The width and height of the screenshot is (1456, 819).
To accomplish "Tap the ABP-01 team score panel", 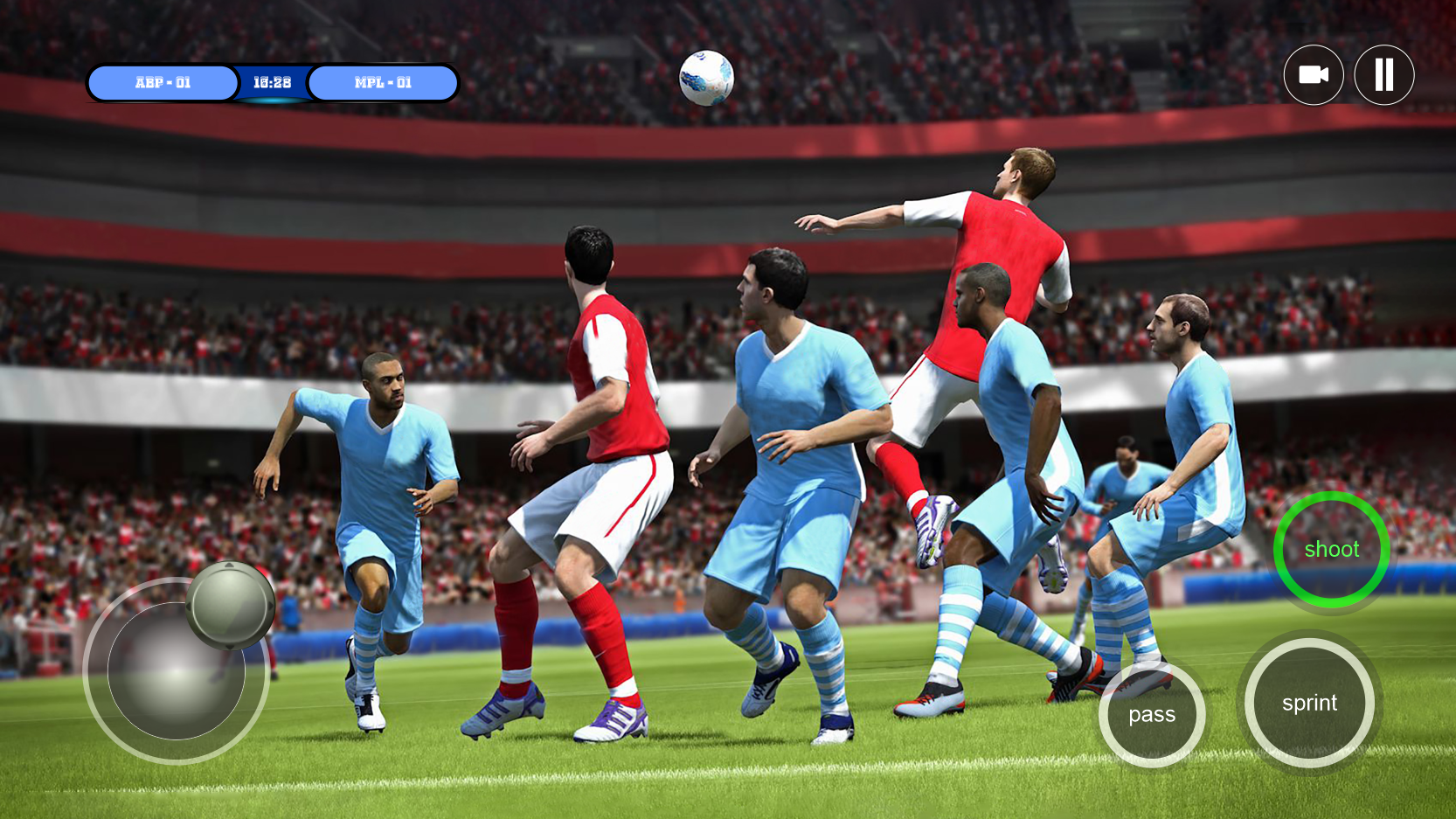I will (163, 83).
